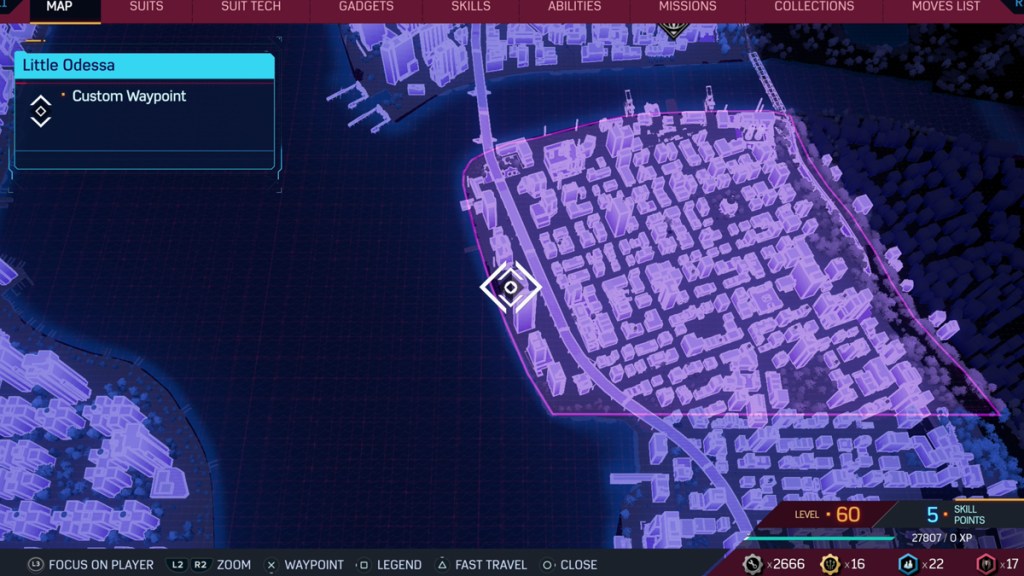The width and height of the screenshot is (1024, 576).
Task: Select the Gadgets tab
Action: click(x=366, y=7)
